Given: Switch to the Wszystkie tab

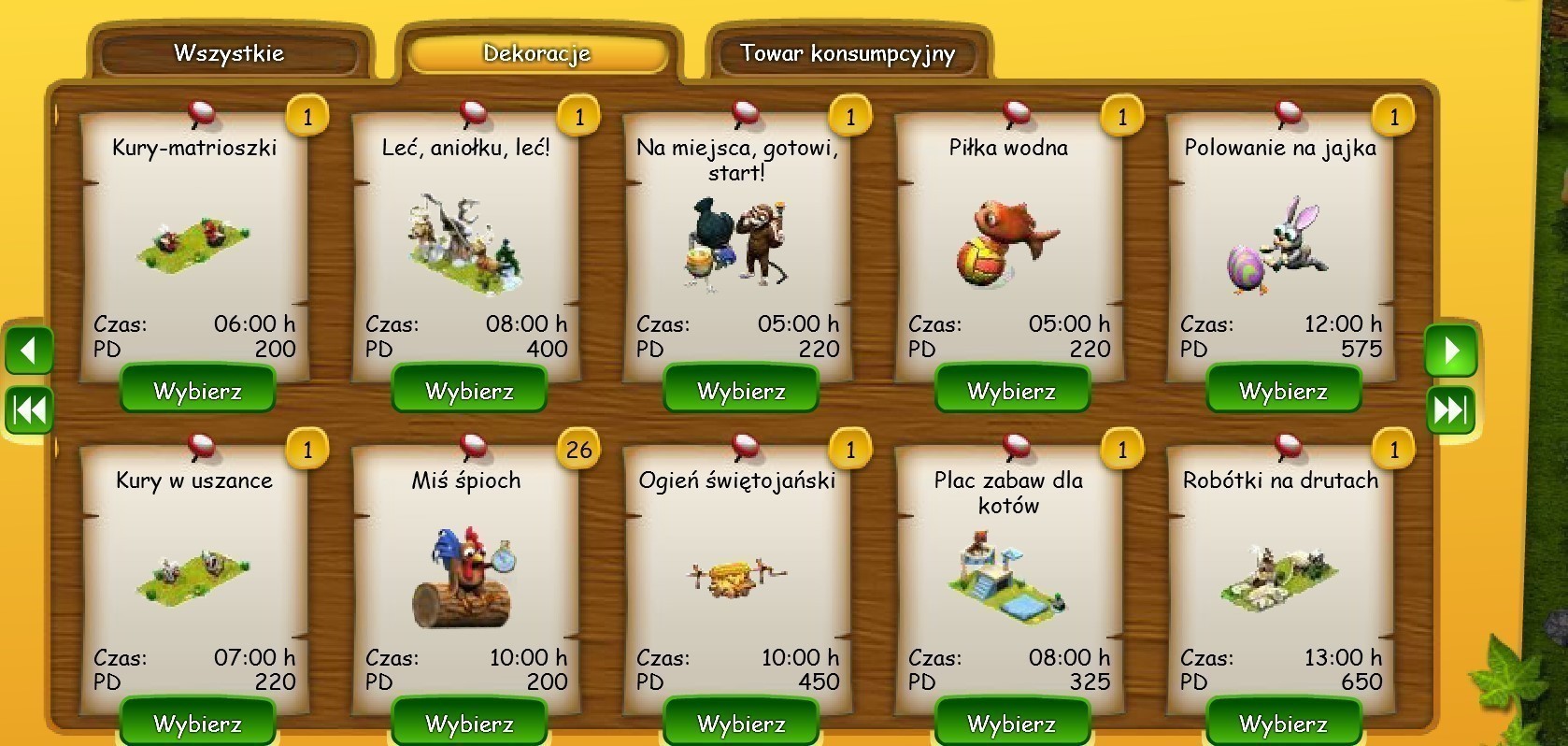Looking at the screenshot, I should 229,53.
